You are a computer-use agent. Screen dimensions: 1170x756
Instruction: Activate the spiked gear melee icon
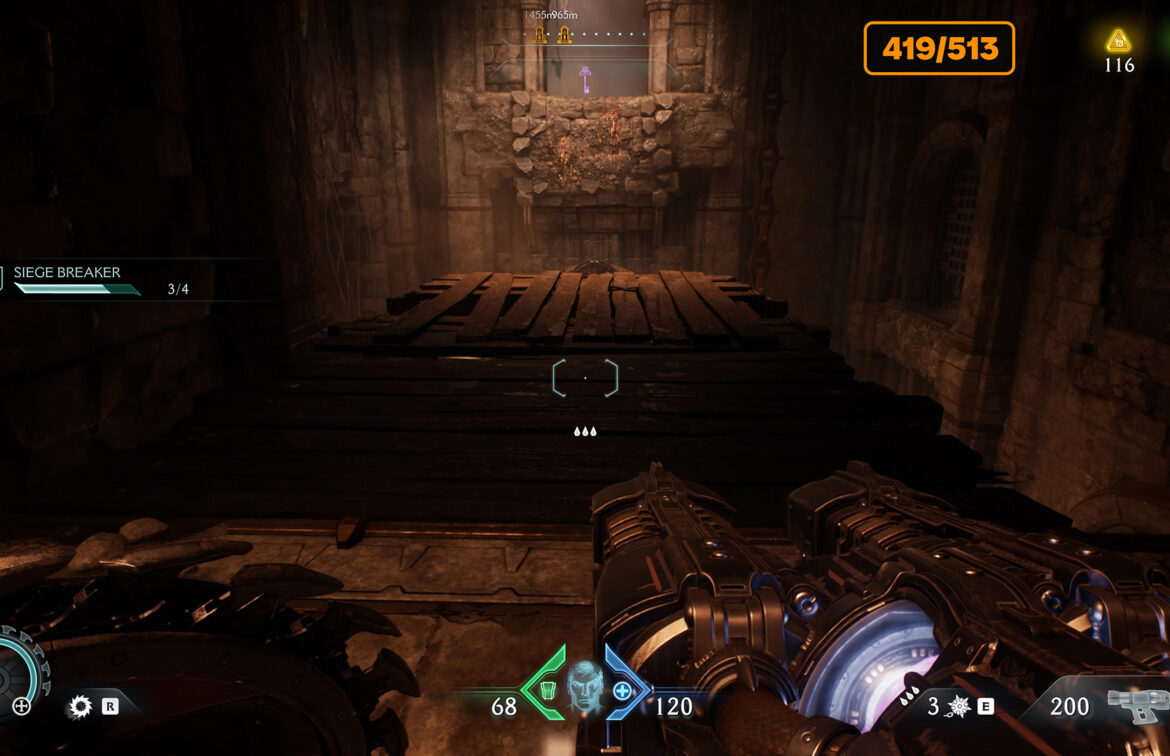pos(80,707)
